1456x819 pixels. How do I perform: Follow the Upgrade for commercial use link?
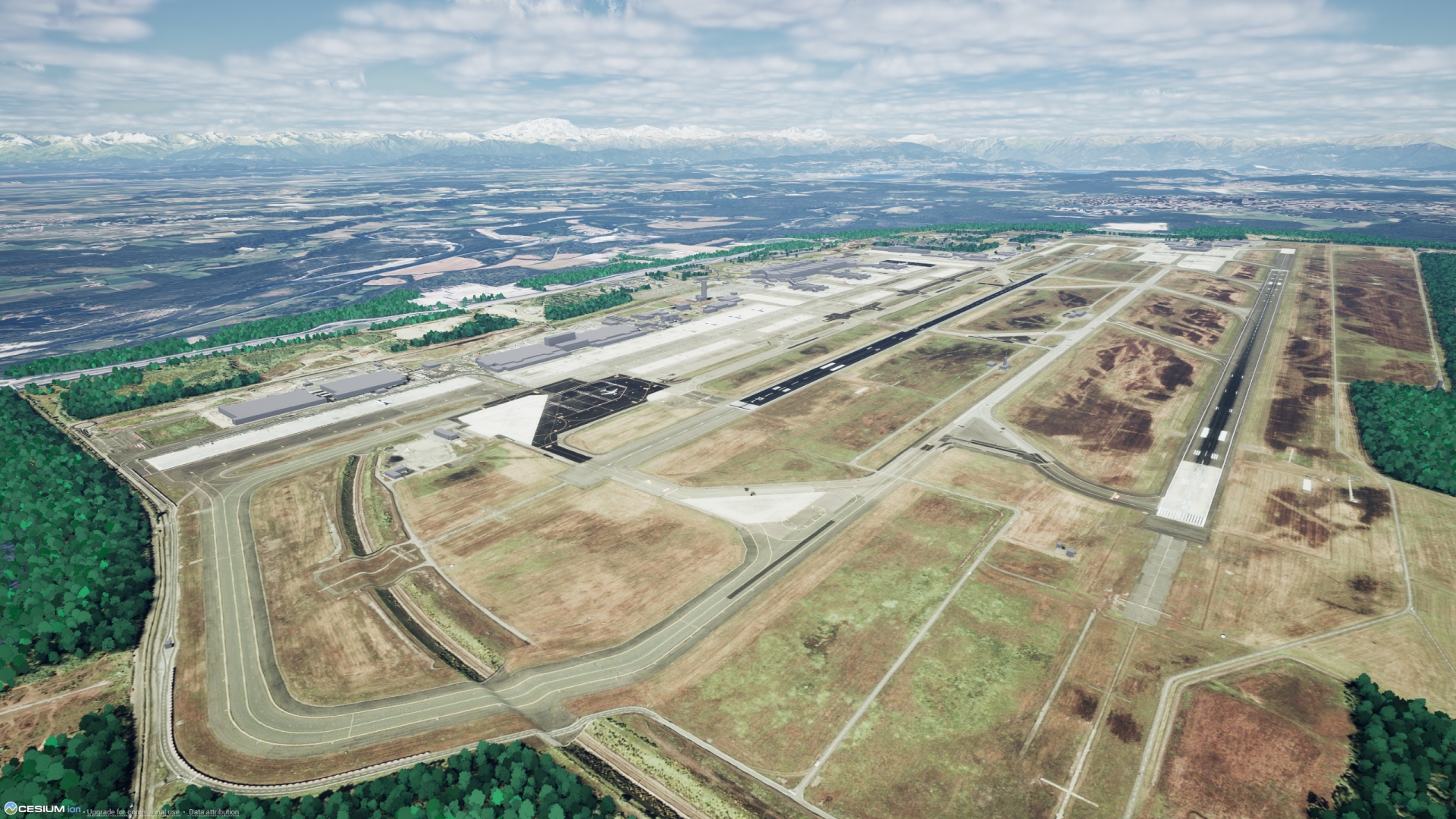tap(133, 812)
